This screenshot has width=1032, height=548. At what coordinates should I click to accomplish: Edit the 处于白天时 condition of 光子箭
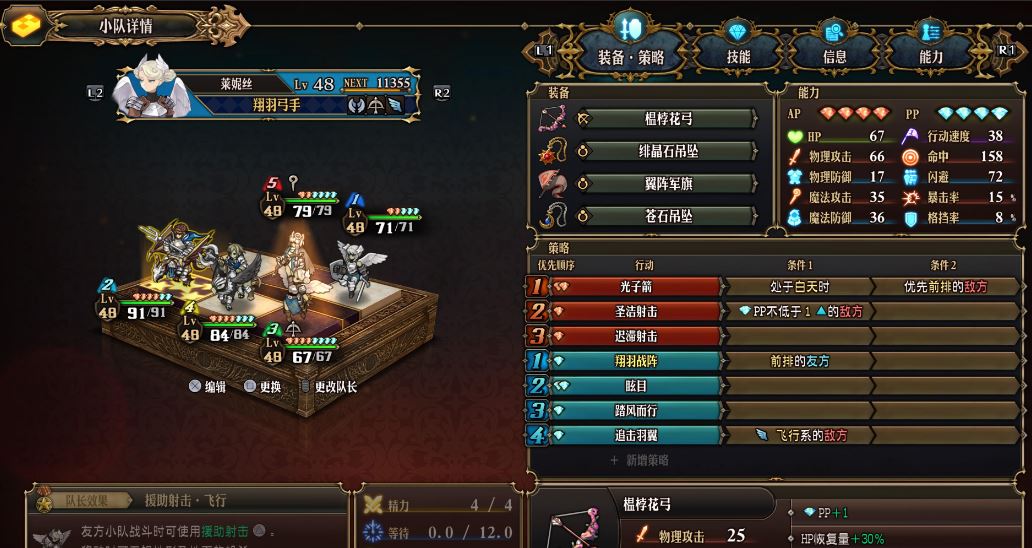(798, 286)
